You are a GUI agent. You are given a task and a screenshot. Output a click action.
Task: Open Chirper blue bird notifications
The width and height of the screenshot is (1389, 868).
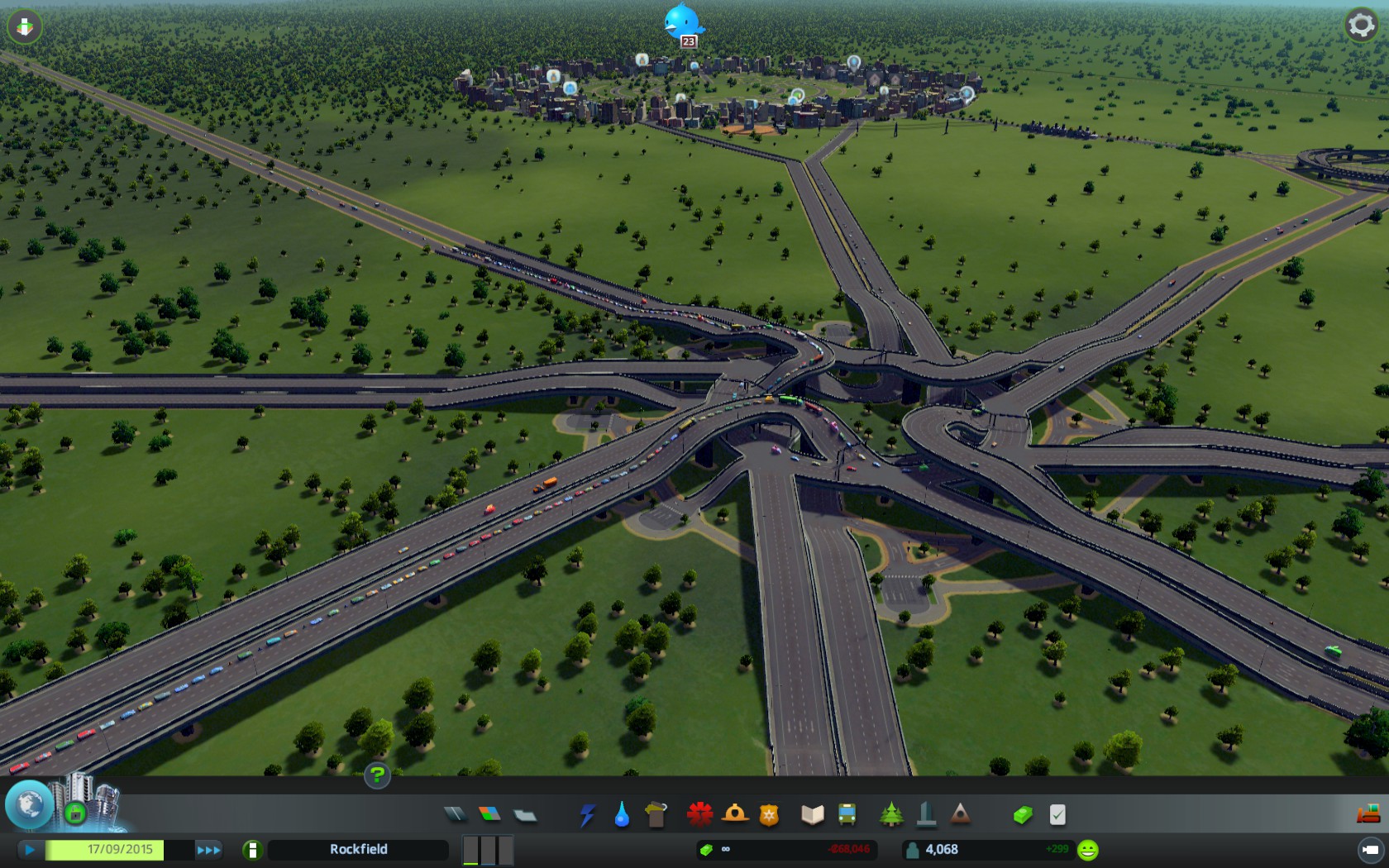tap(682, 21)
